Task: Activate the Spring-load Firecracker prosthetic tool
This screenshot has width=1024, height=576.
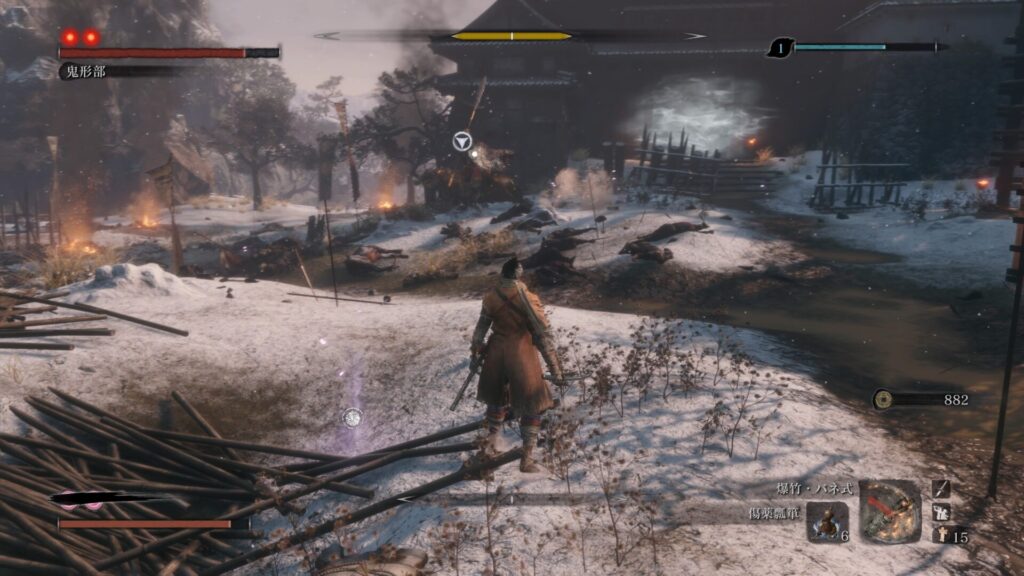Action: tap(889, 510)
